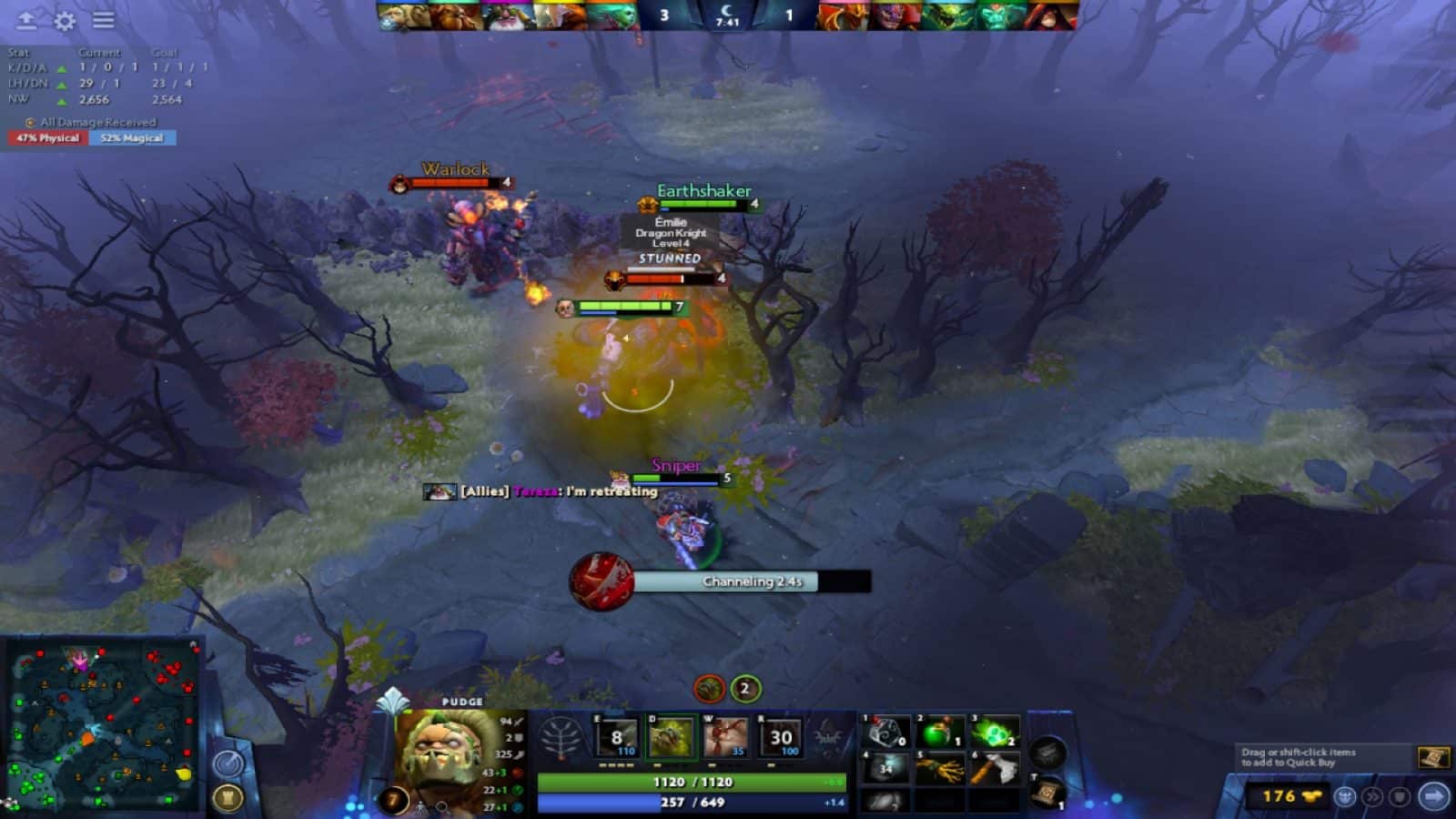Toggle the shield armor icon near gold
This screenshot has height=819, width=1456.
tap(1398, 799)
